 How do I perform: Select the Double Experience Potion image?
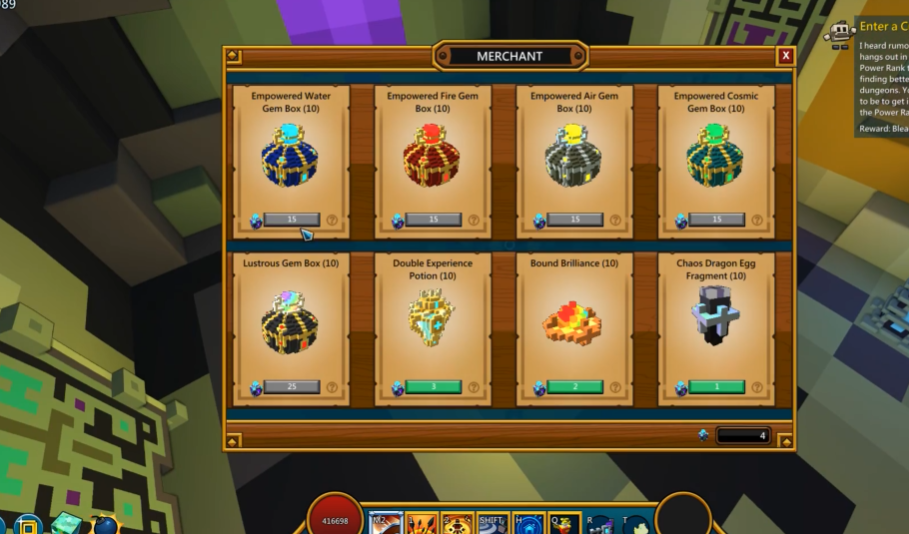tap(432, 318)
